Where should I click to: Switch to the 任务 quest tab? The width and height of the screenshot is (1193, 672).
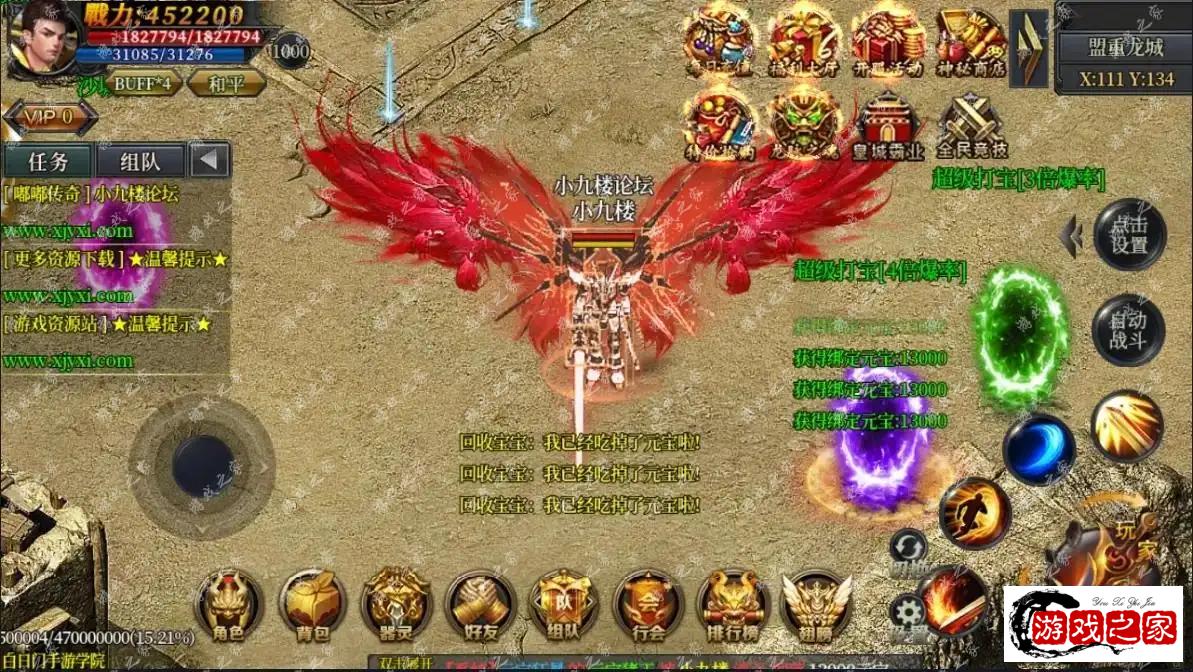(x=48, y=161)
